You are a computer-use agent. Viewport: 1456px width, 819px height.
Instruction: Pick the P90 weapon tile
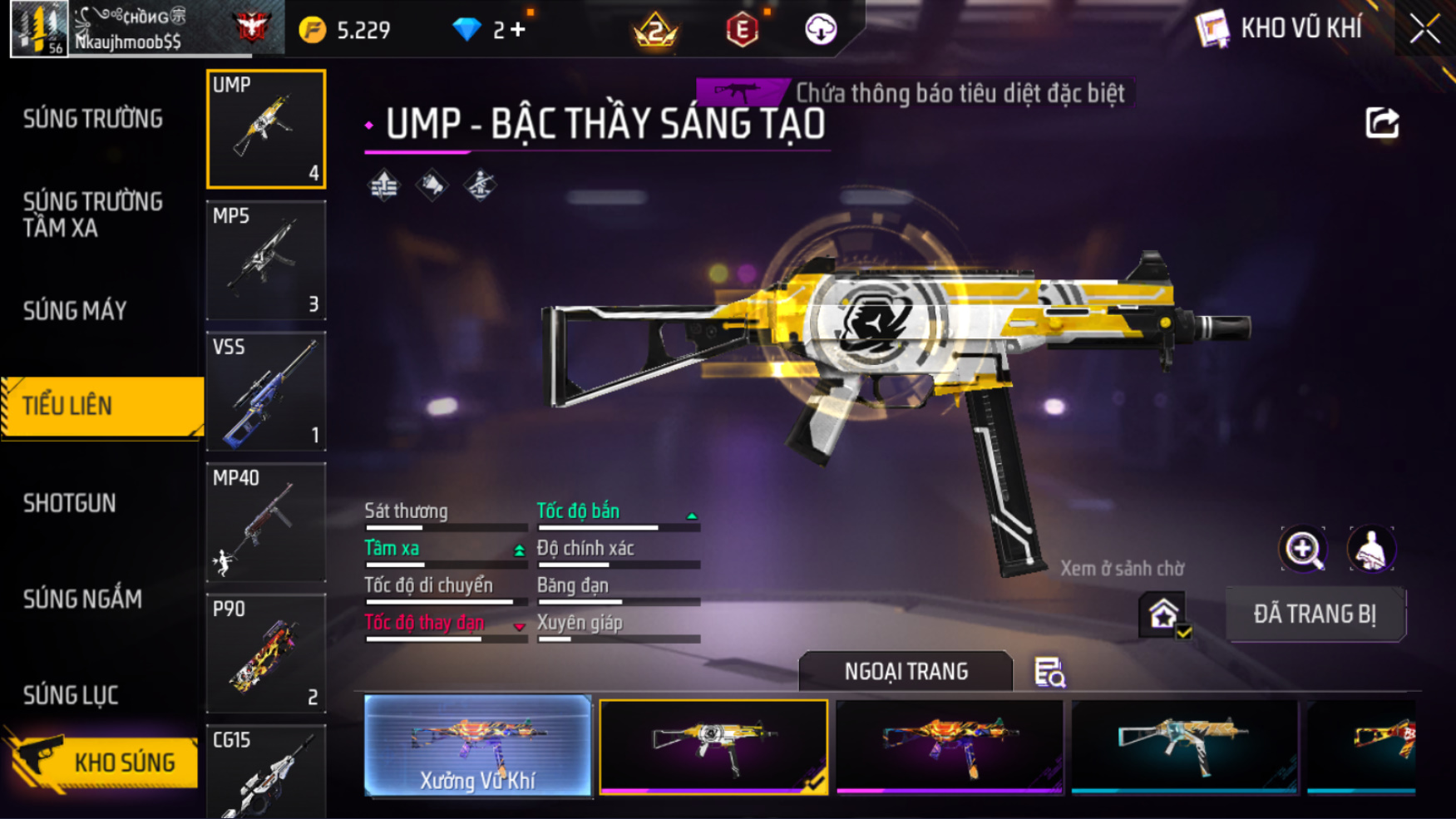pos(266,654)
